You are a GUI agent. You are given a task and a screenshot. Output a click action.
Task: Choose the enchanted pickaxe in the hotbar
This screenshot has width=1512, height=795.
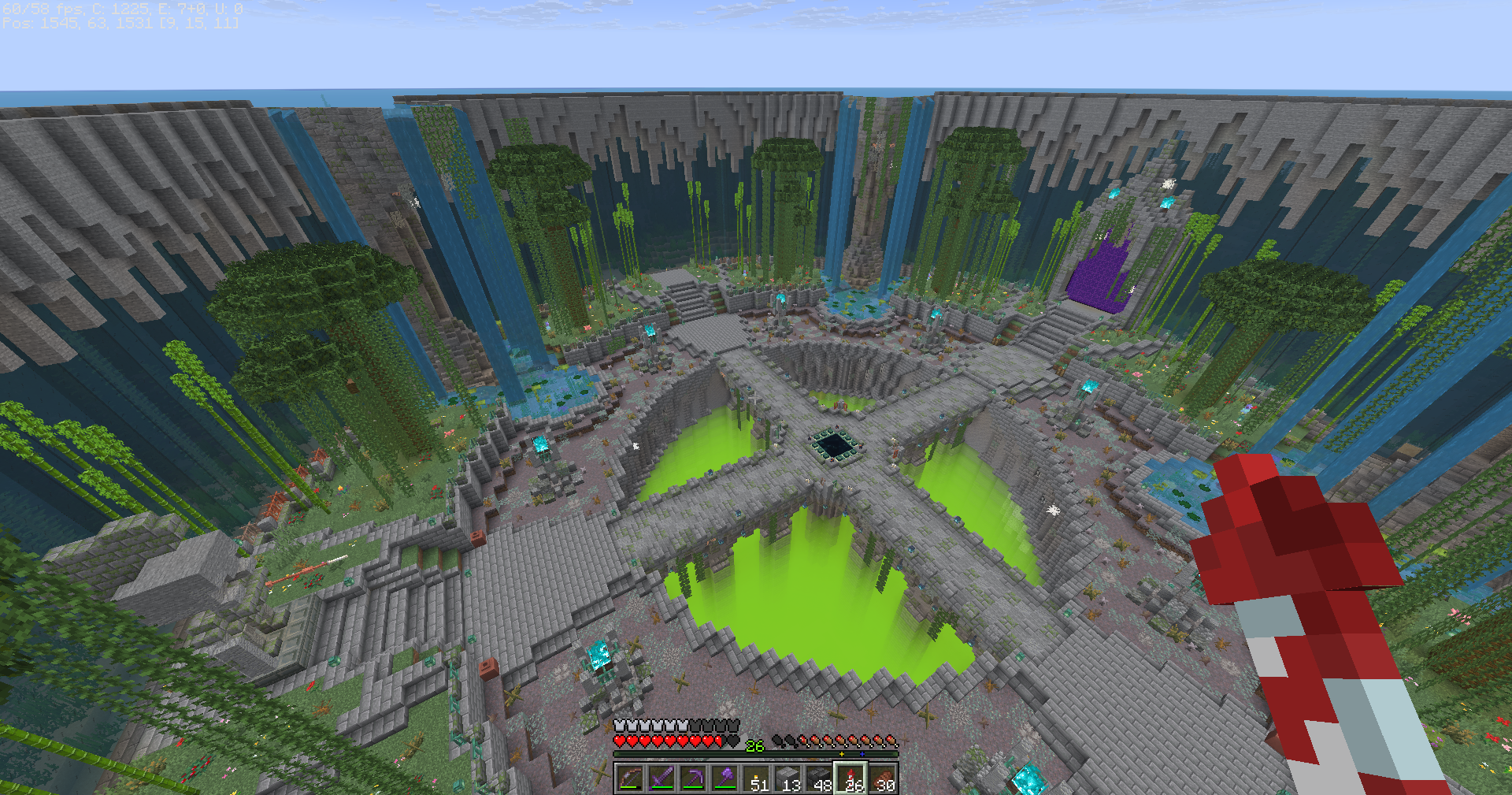click(x=693, y=778)
